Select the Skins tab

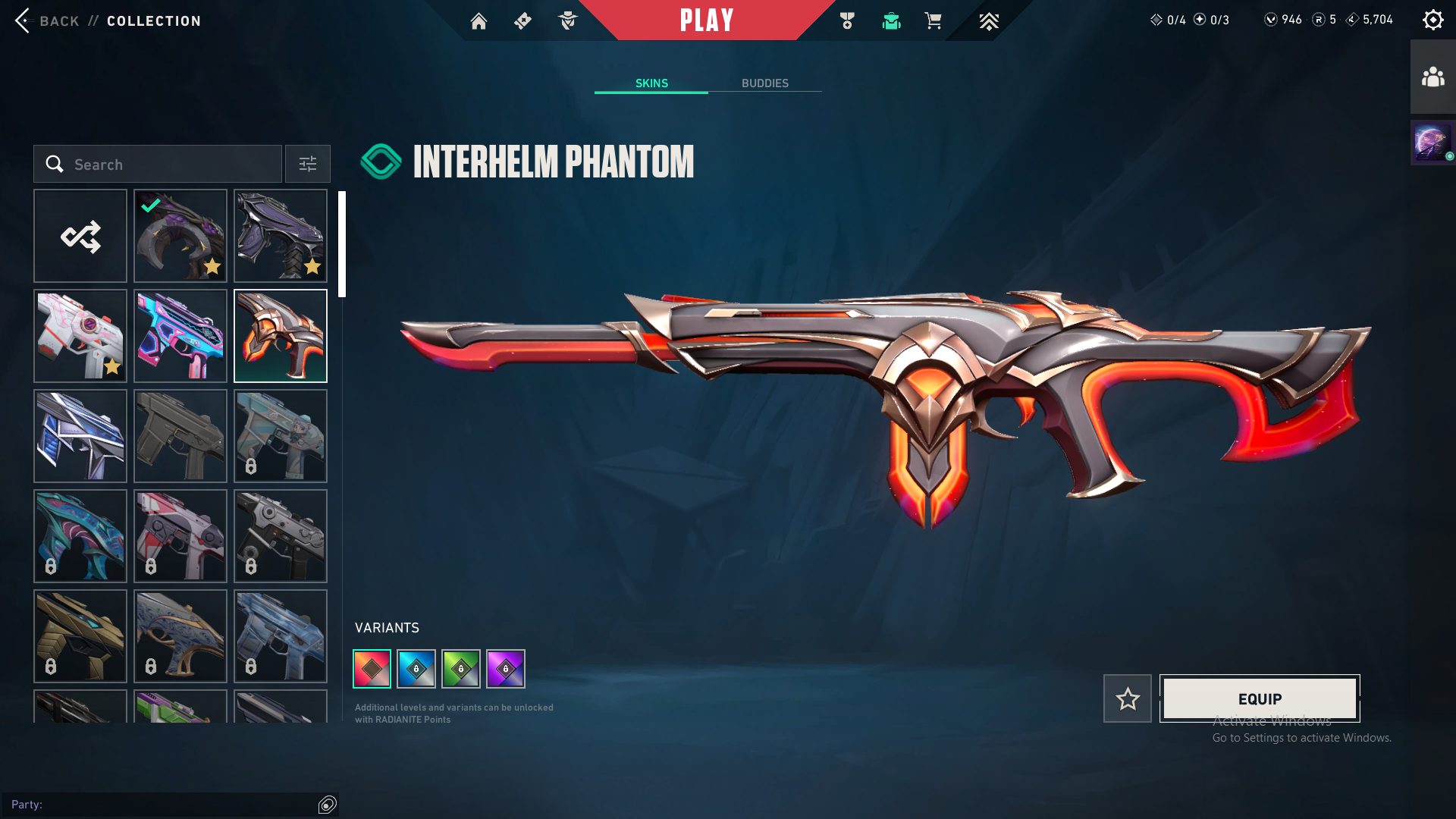(x=651, y=83)
